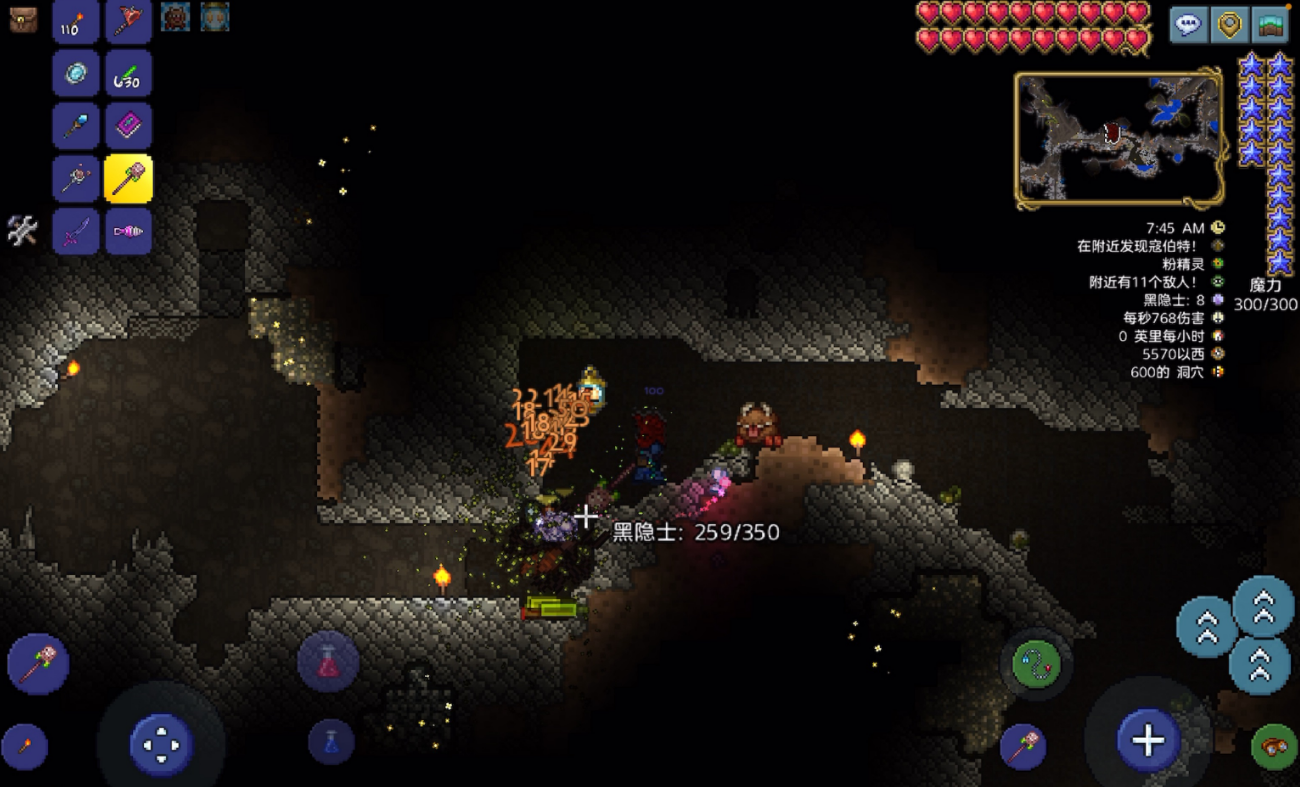This screenshot has width=1300, height=787.
Task: Open the landscape world button
Action: coord(1270,24)
